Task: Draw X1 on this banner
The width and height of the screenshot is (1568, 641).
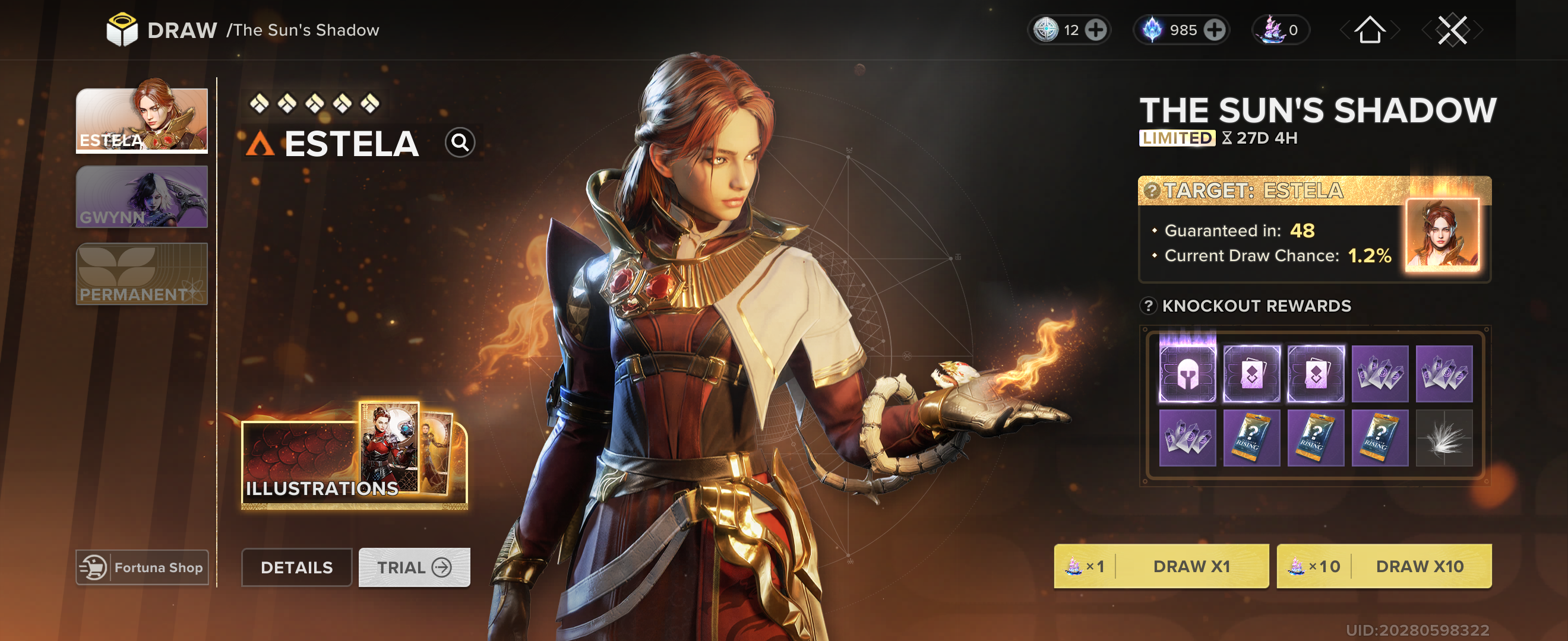Action: 1161,566
